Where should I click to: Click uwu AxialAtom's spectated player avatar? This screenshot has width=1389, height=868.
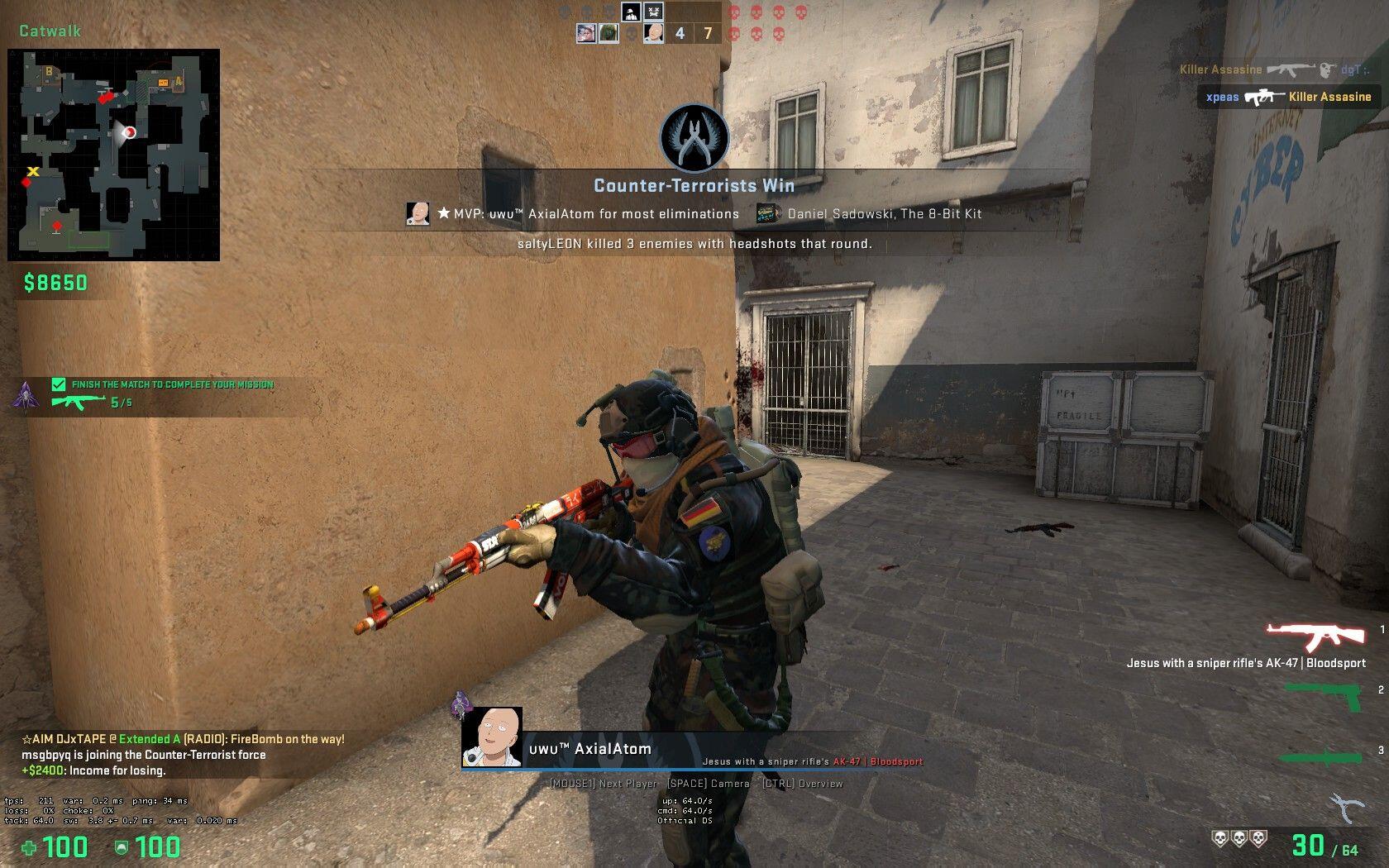492,737
